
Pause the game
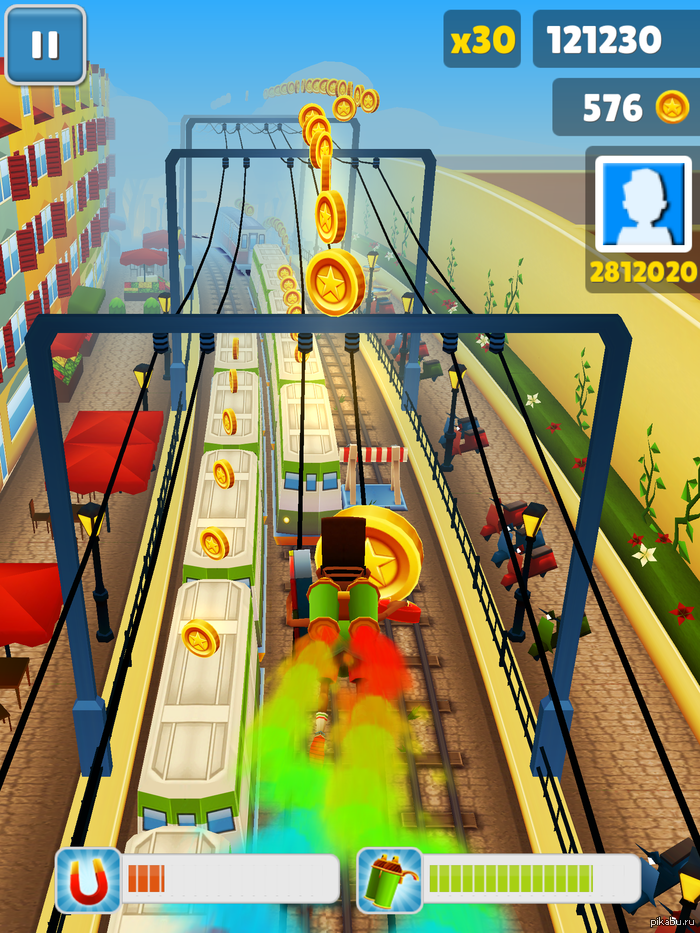pos(45,45)
